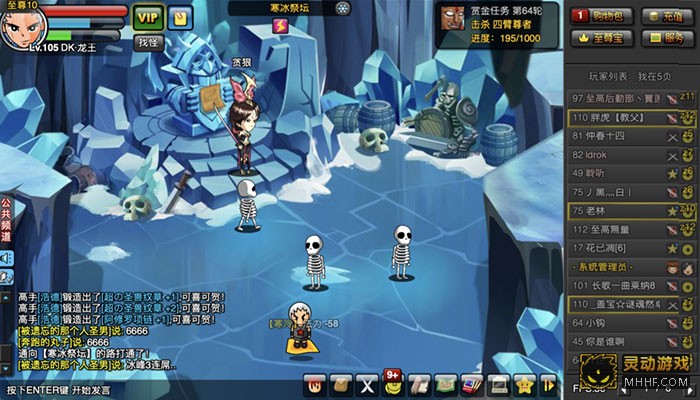Open the flame skill icon in the toolbar
The height and width of the screenshot is (400, 700).
click(316, 385)
